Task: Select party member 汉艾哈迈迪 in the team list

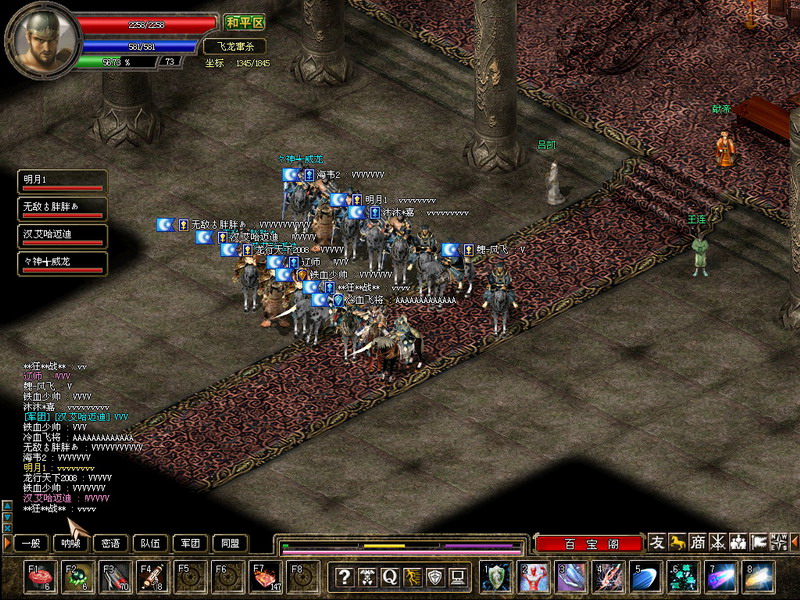Action: (62, 237)
